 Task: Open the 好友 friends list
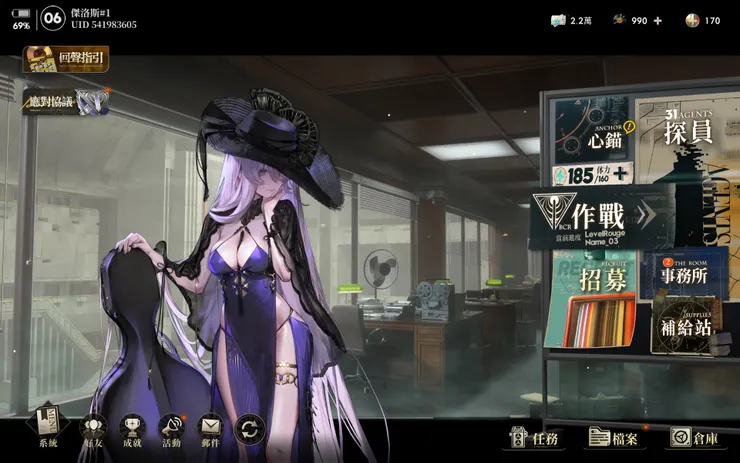(x=92, y=431)
